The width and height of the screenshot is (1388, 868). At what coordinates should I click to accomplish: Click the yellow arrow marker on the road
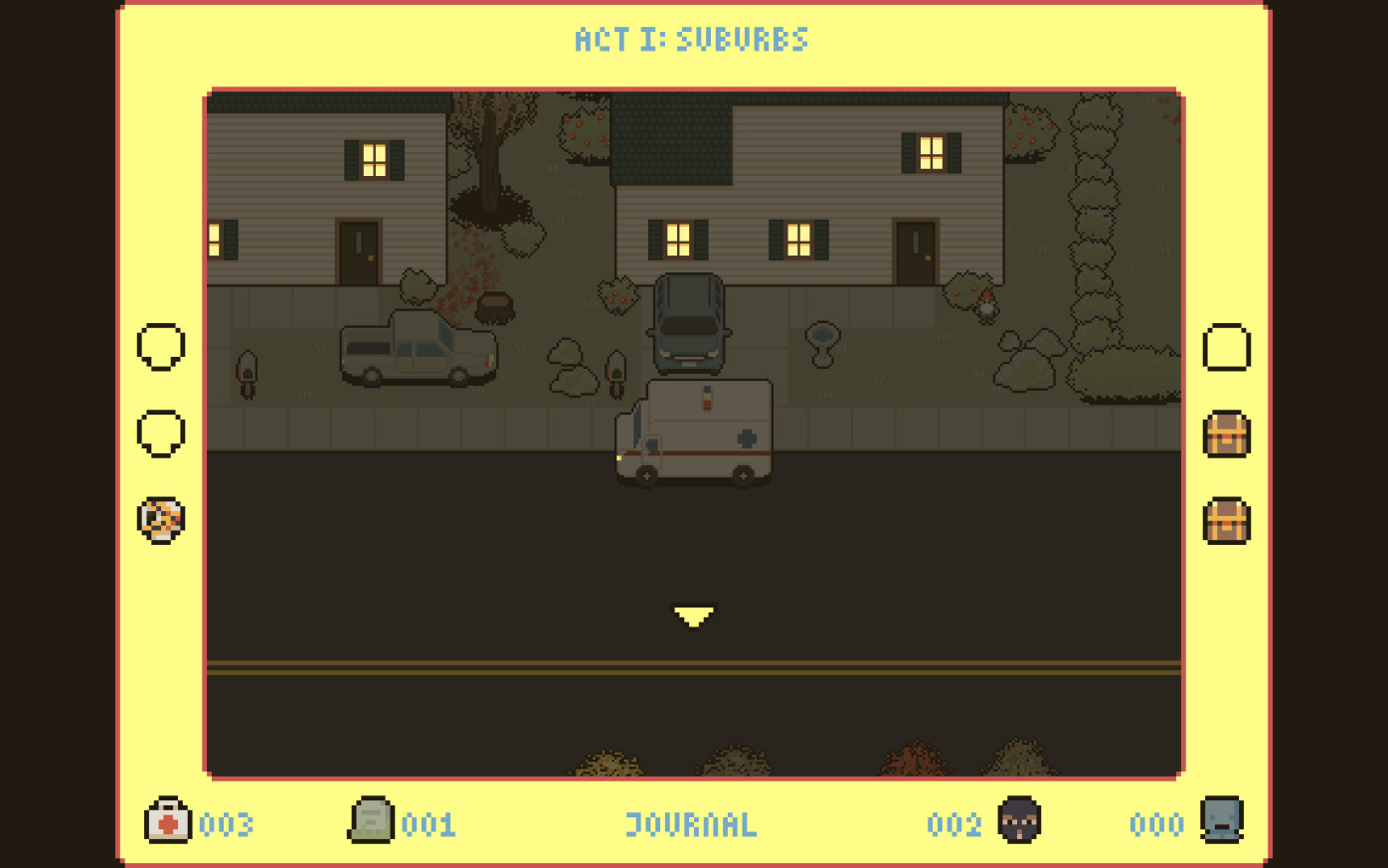[x=694, y=614]
